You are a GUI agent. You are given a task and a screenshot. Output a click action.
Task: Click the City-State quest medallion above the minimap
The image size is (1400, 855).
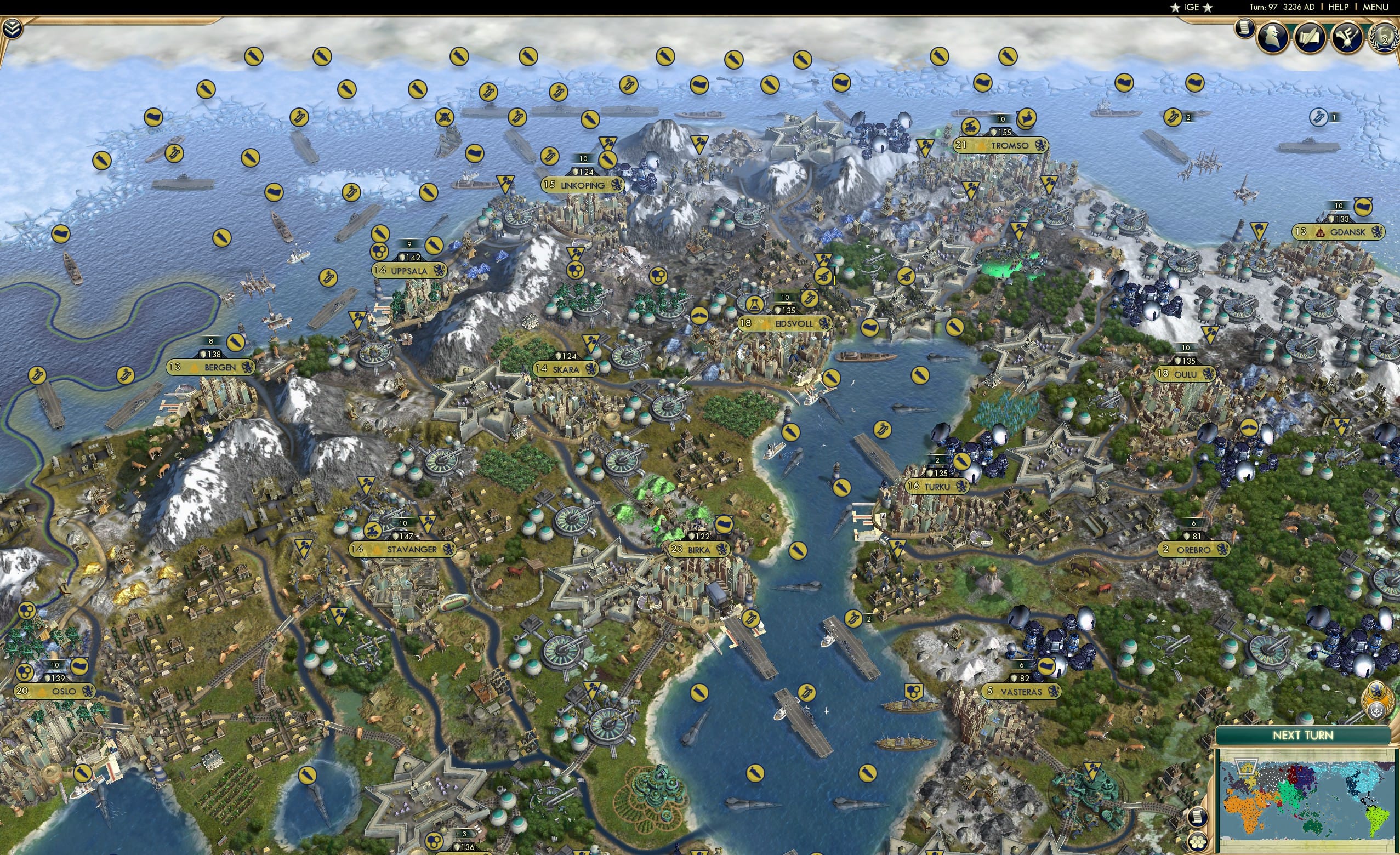[1378, 700]
